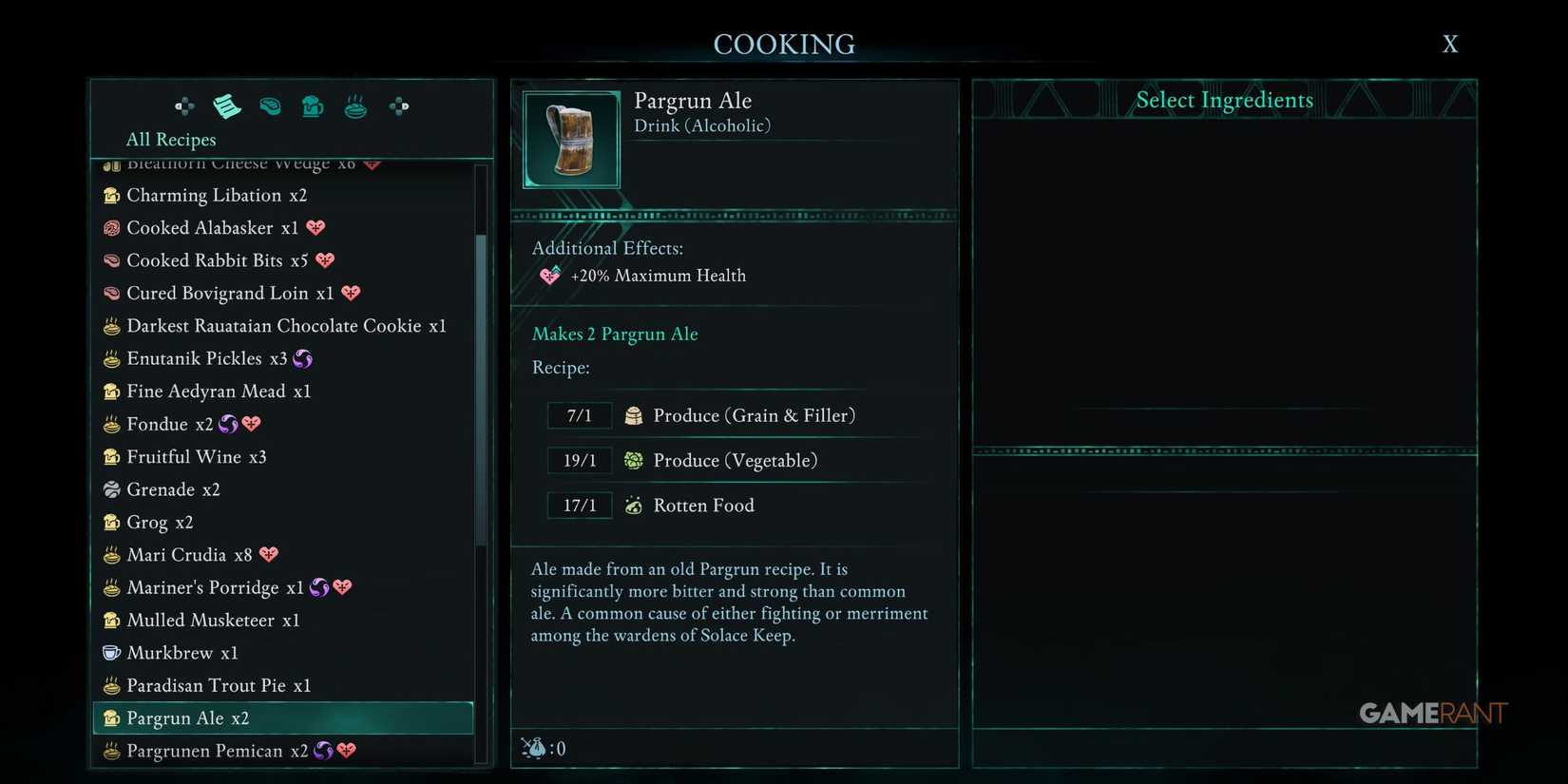This screenshot has width=1568, height=784.
Task: Select the Murkbrew recipe entry
Action: click(x=171, y=653)
